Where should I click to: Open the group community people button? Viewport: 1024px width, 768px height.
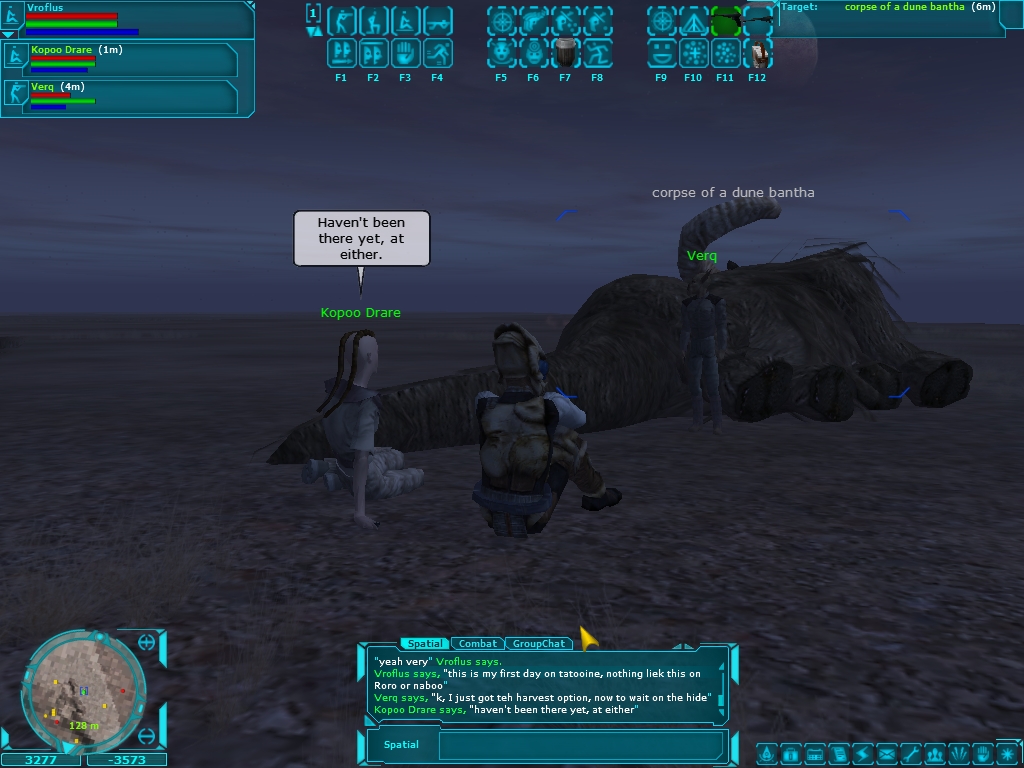pos(934,753)
